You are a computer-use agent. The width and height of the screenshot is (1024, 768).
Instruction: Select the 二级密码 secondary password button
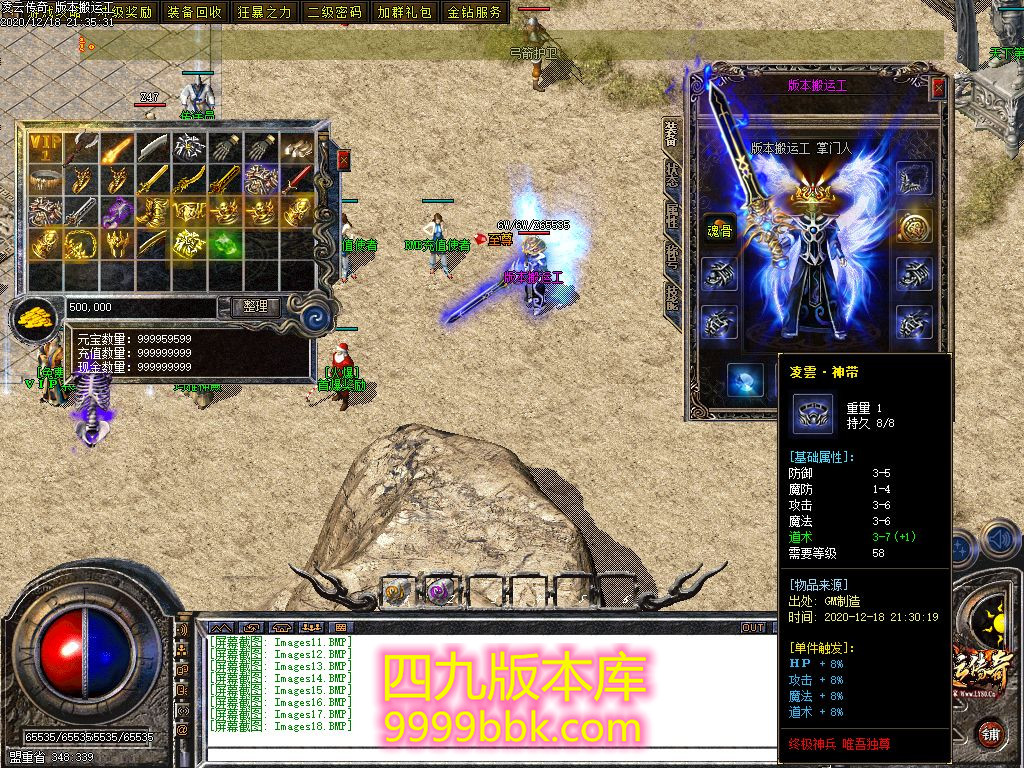point(335,12)
